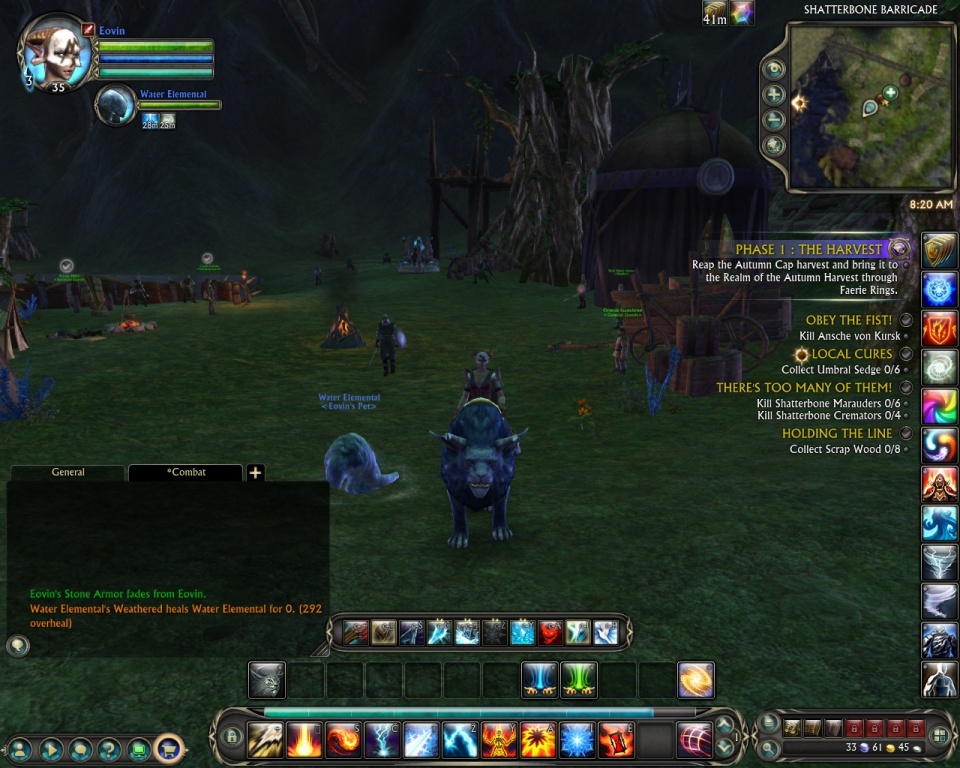Open the Obey the Fist! quest

(849, 320)
